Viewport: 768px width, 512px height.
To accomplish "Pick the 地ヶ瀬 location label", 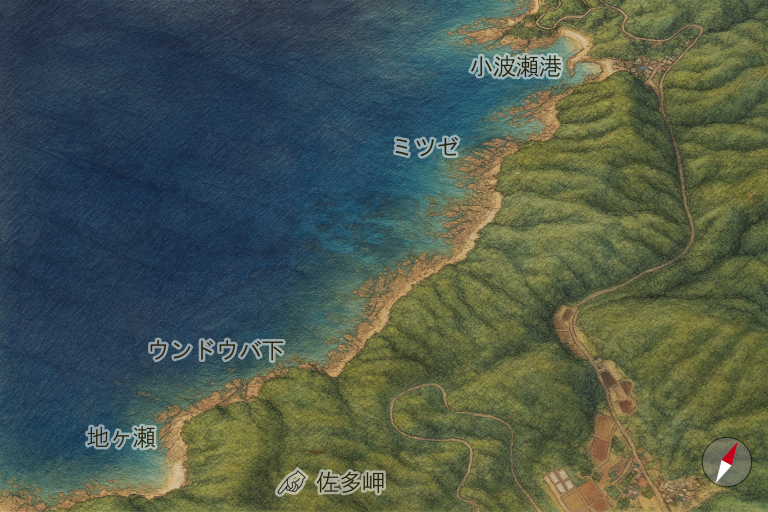I will (121, 437).
